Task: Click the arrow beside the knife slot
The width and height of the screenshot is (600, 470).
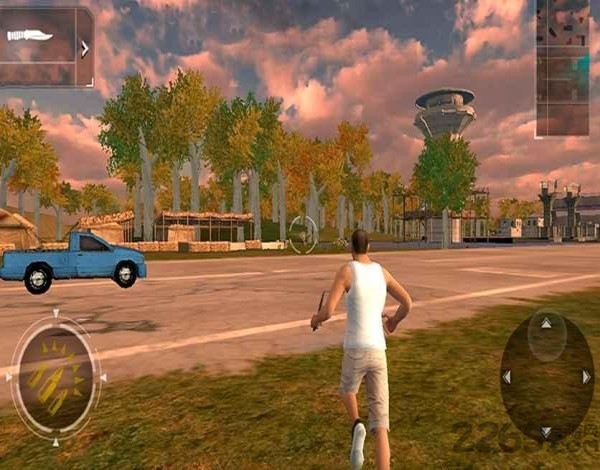Action: pyautogui.click(x=85, y=47)
